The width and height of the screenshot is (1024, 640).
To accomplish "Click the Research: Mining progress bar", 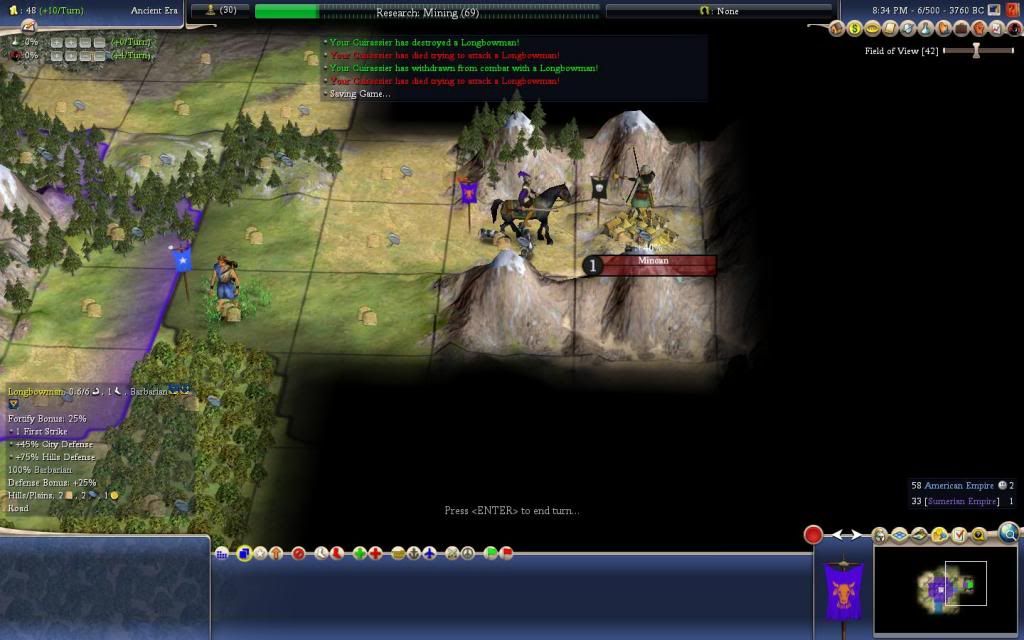I will 427,11.
